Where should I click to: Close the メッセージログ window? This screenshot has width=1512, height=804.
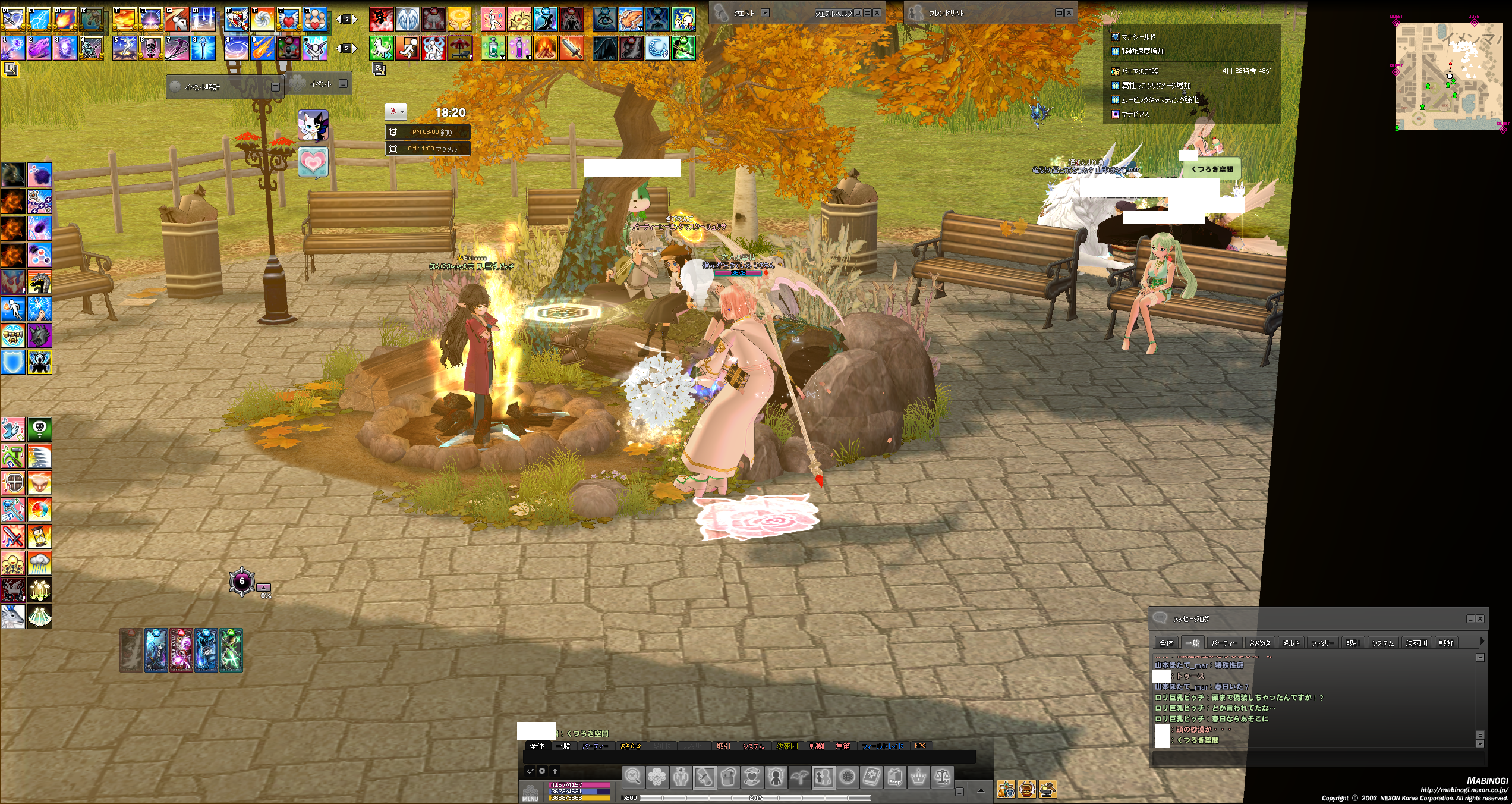point(1480,619)
